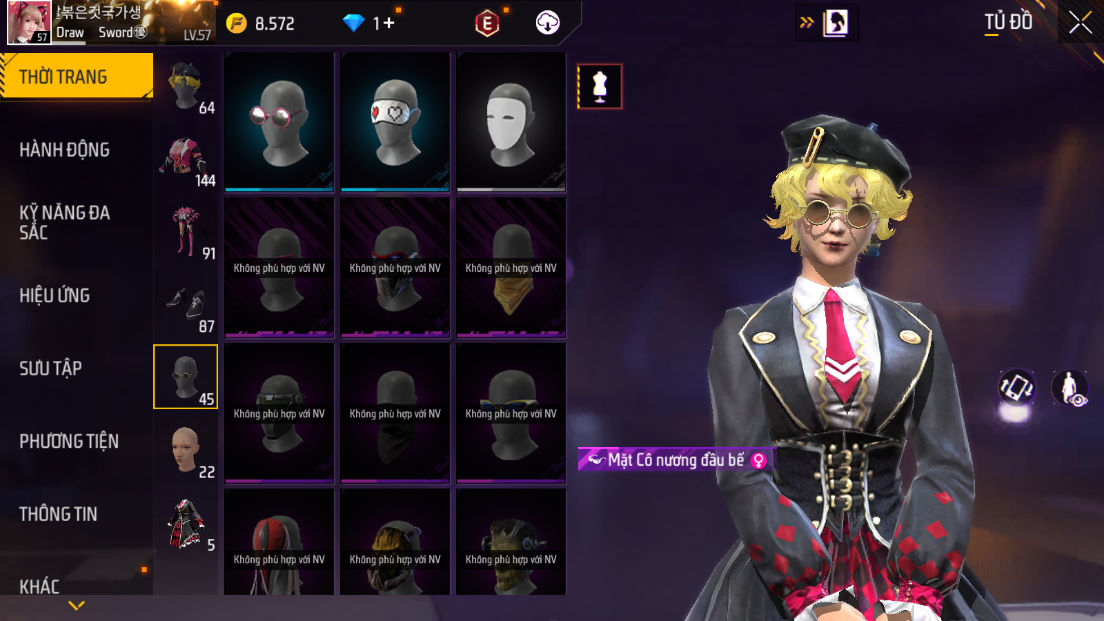
Task: Choose the tops subcategory showing 144
Action: tap(186, 160)
